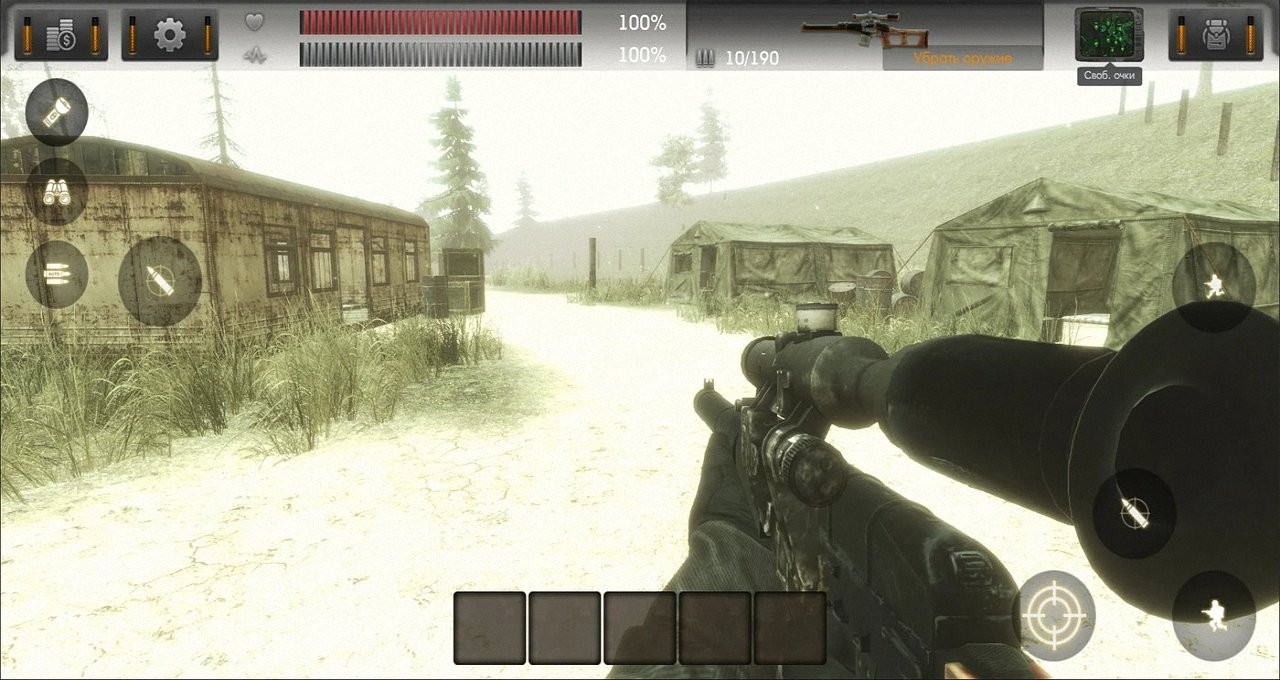Use the binoculars
The width and height of the screenshot is (1280, 680).
click(x=57, y=191)
